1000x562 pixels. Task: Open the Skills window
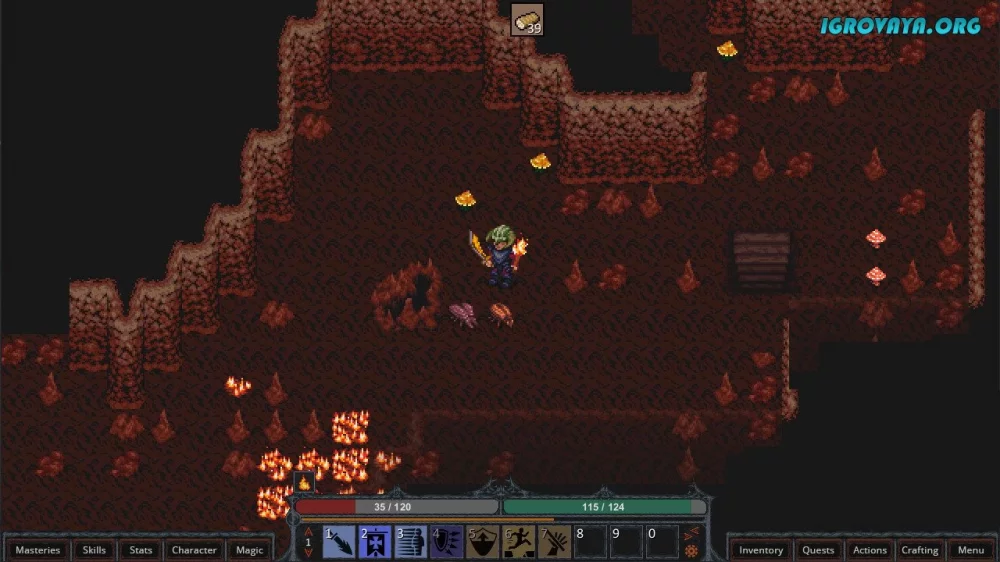pos(94,550)
